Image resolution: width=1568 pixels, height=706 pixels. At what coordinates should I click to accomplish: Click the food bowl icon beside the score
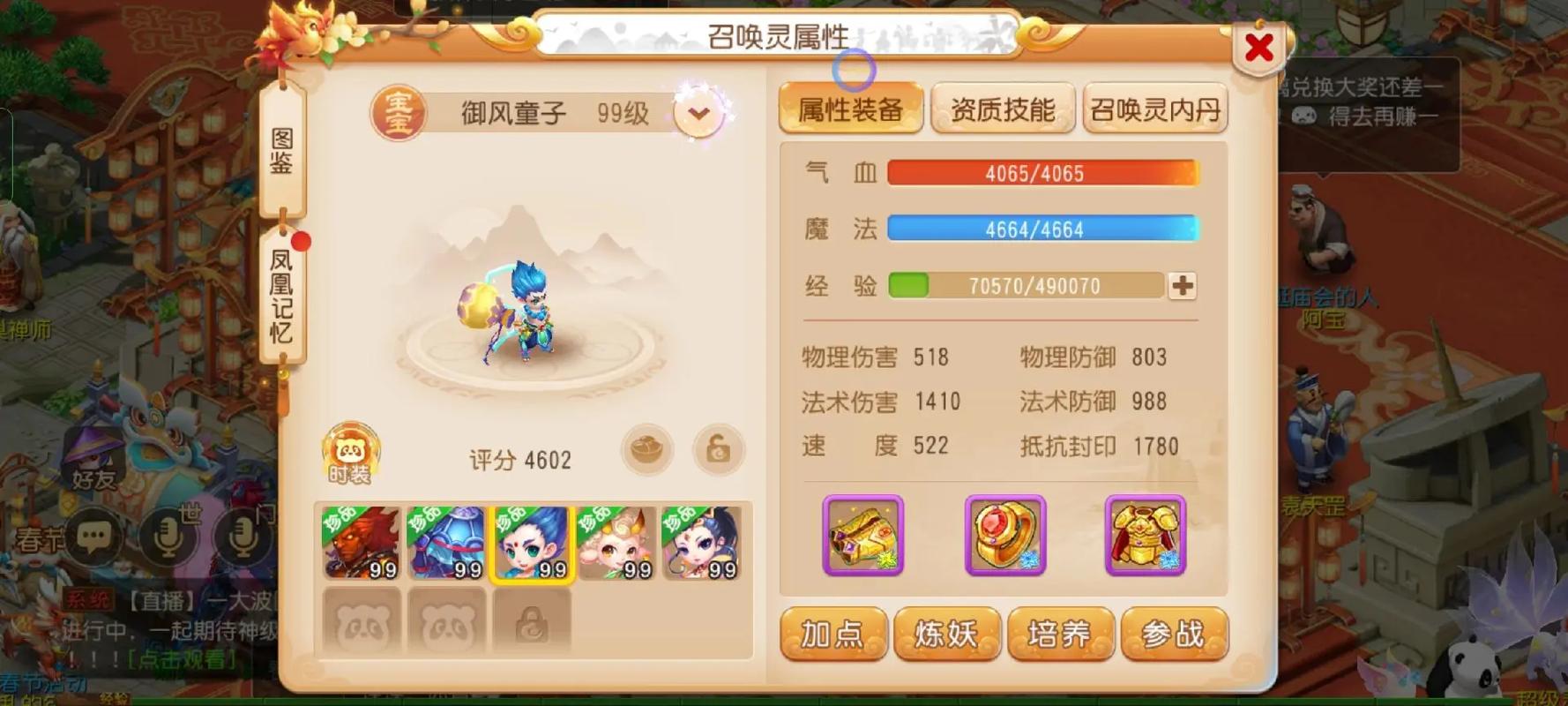point(648,448)
